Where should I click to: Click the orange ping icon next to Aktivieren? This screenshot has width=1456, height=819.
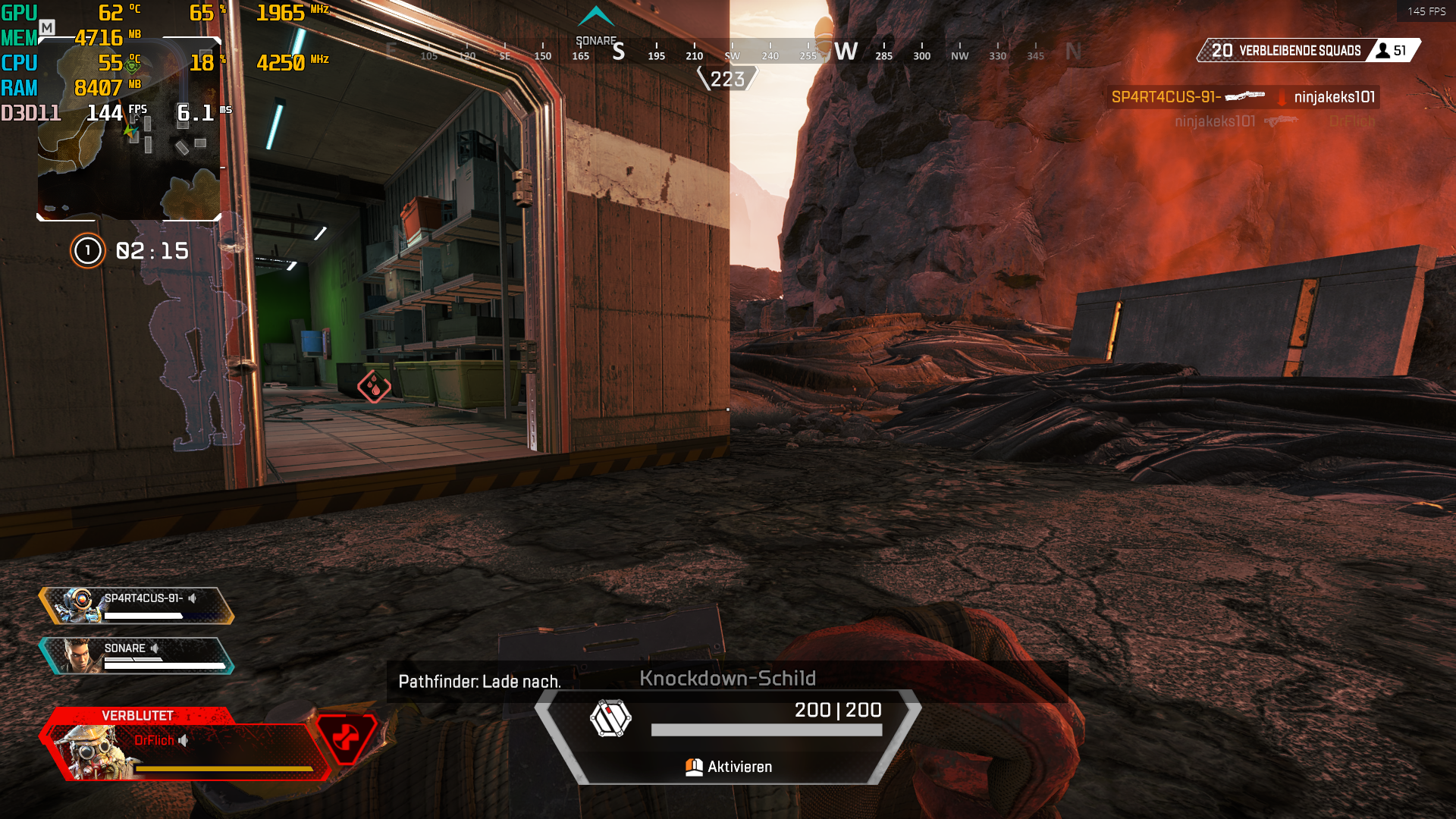click(693, 767)
